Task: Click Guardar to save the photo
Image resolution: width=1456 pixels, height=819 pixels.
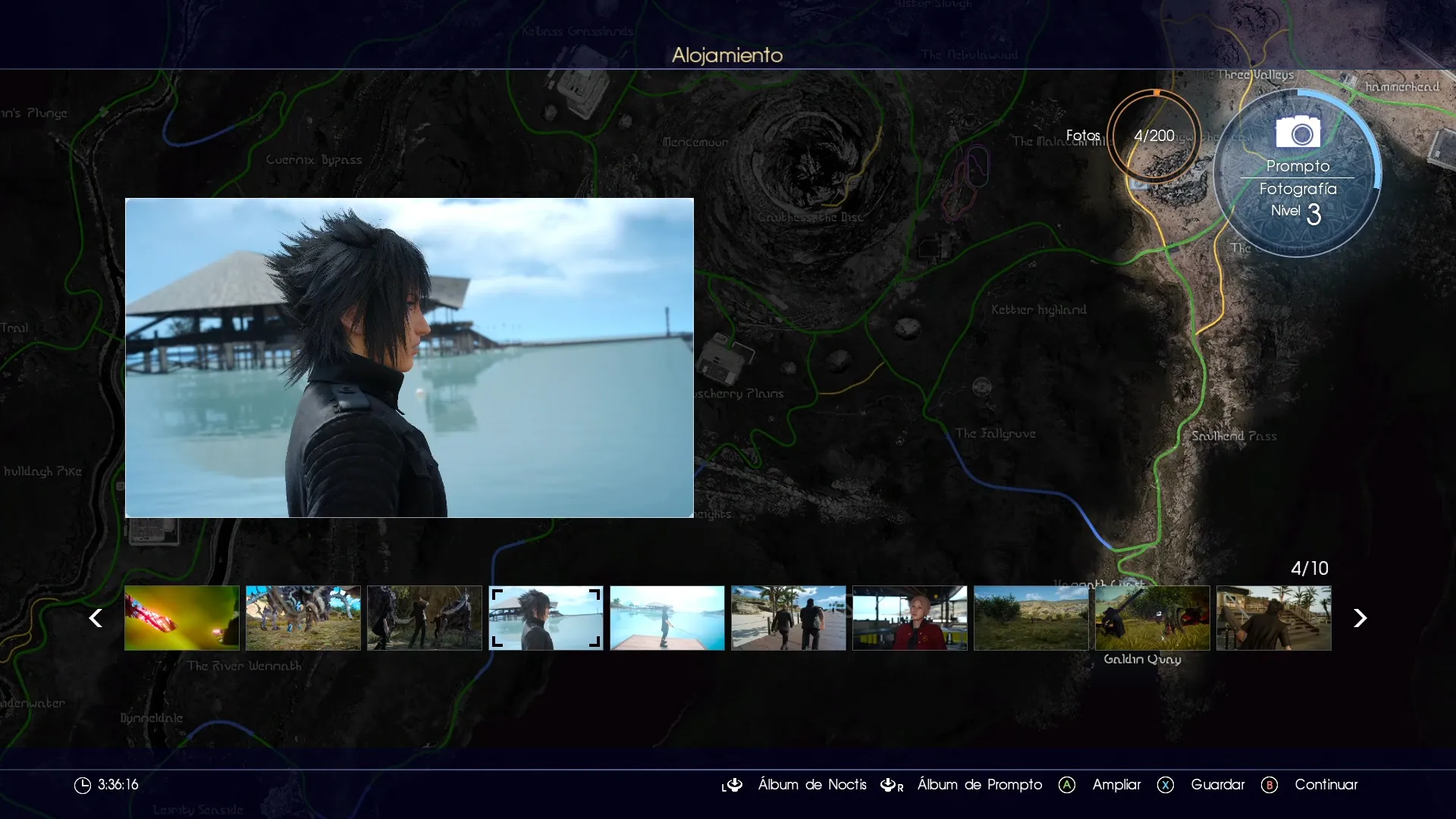Action: pyautogui.click(x=1218, y=785)
